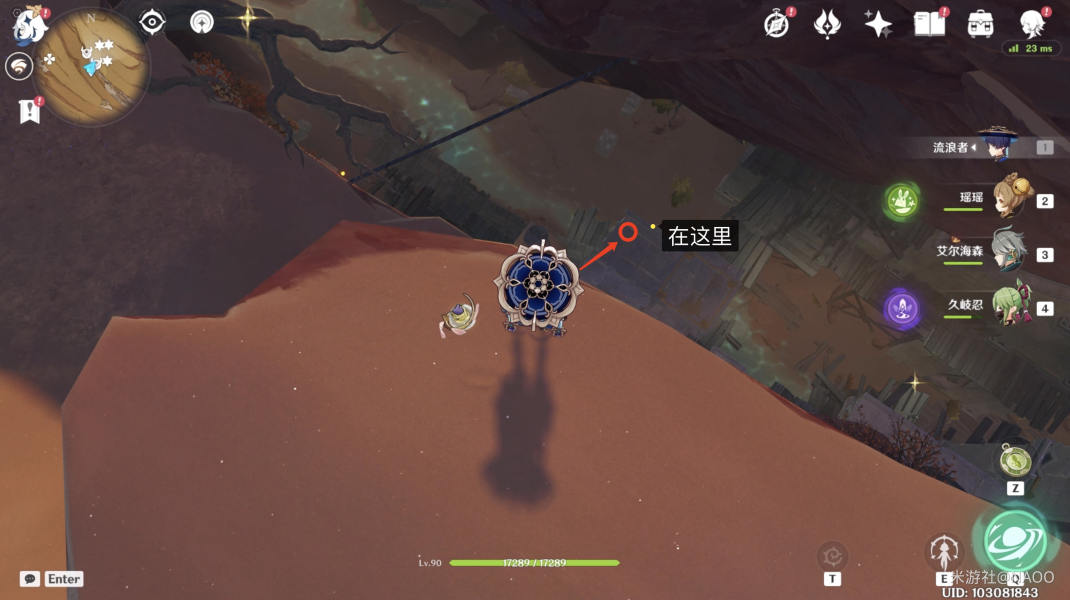Viewport: 1070px width, 600px height.
Task: Switch to party member 艾尔海森
Action: click(1010, 253)
